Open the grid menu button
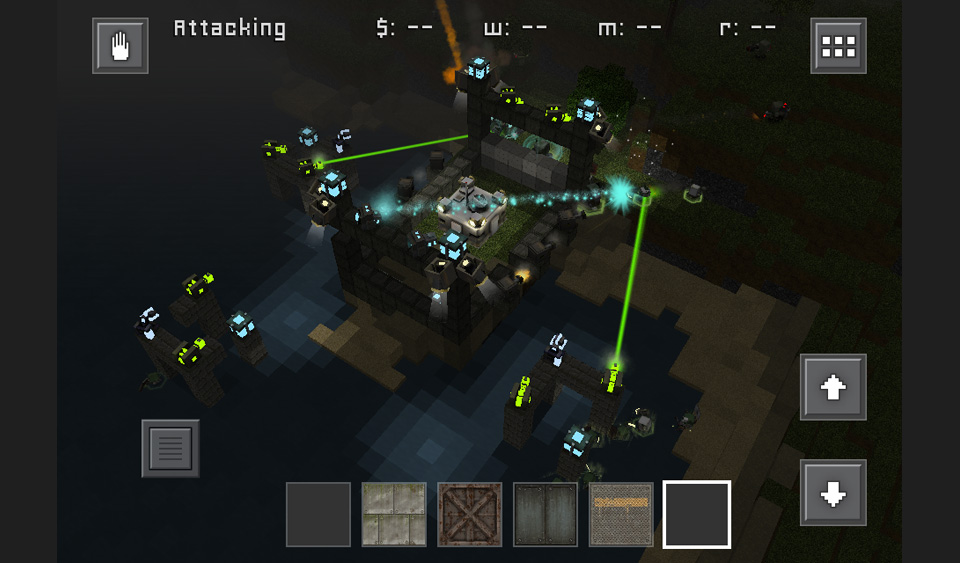Screen dimensions: 960x563 (838, 45)
